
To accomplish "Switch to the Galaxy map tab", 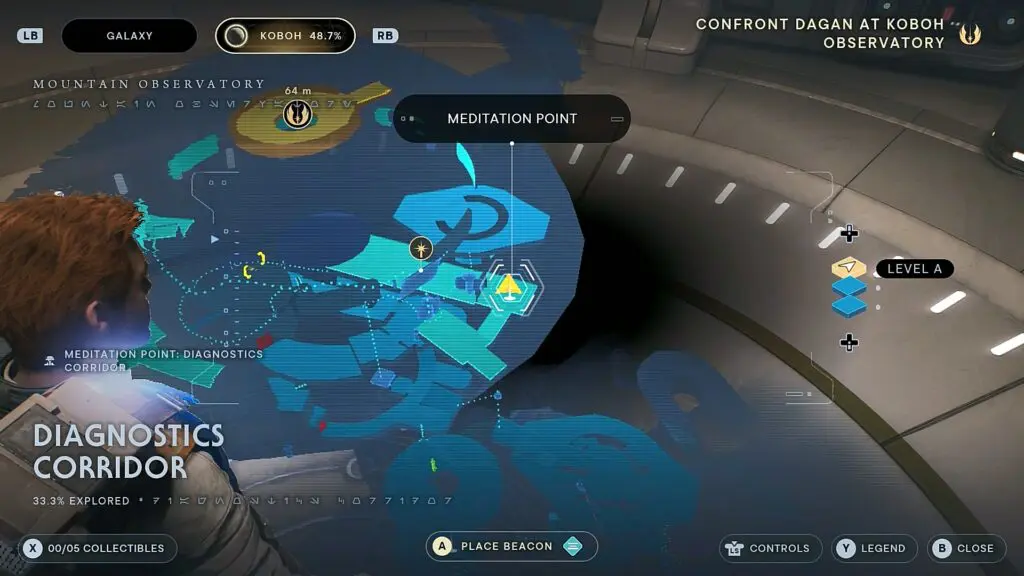I will click(x=129, y=36).
